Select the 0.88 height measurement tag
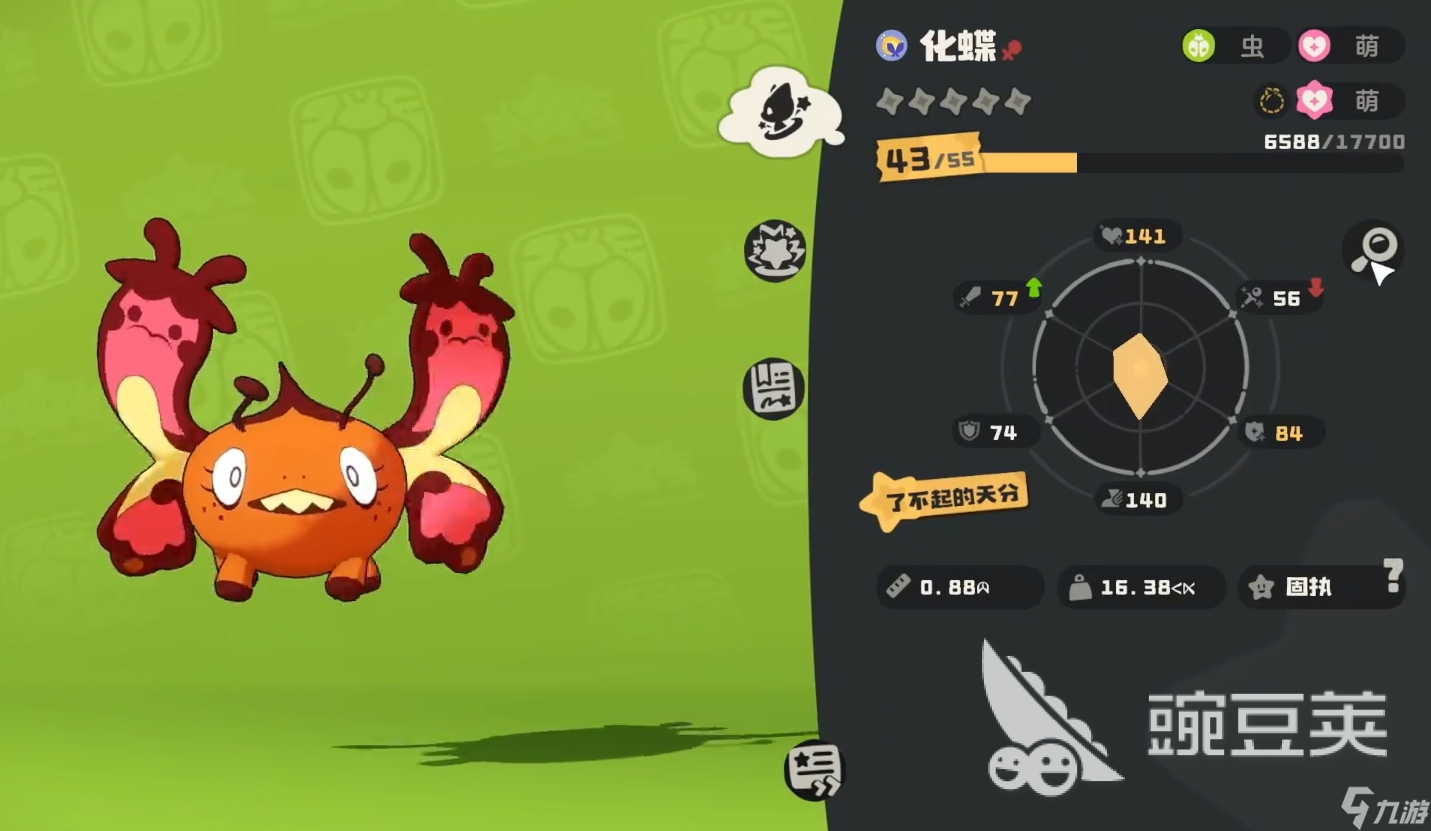Viewport: 1431px width, 831px height. [x=958, y=587]
